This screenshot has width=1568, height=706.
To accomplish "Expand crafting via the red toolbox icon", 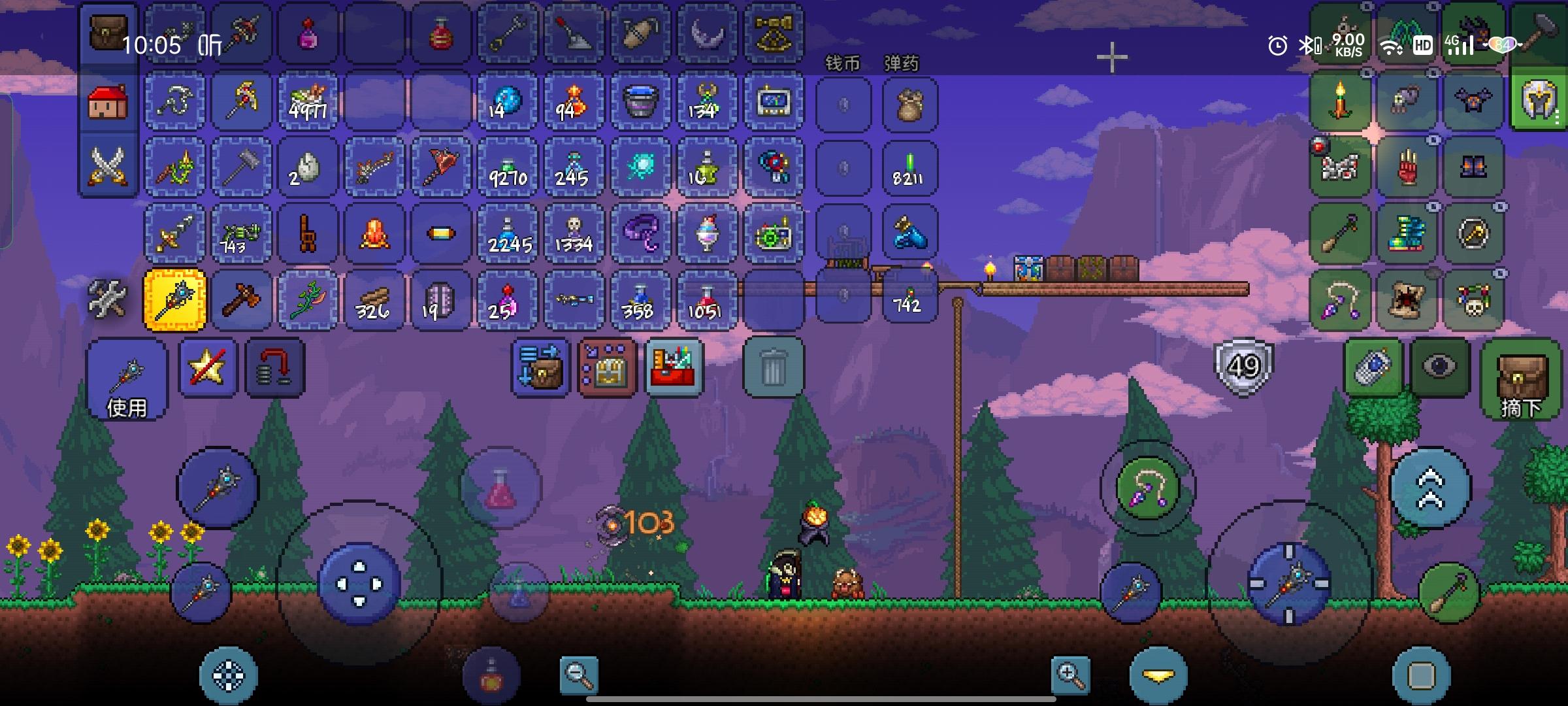I will [676, 367].
